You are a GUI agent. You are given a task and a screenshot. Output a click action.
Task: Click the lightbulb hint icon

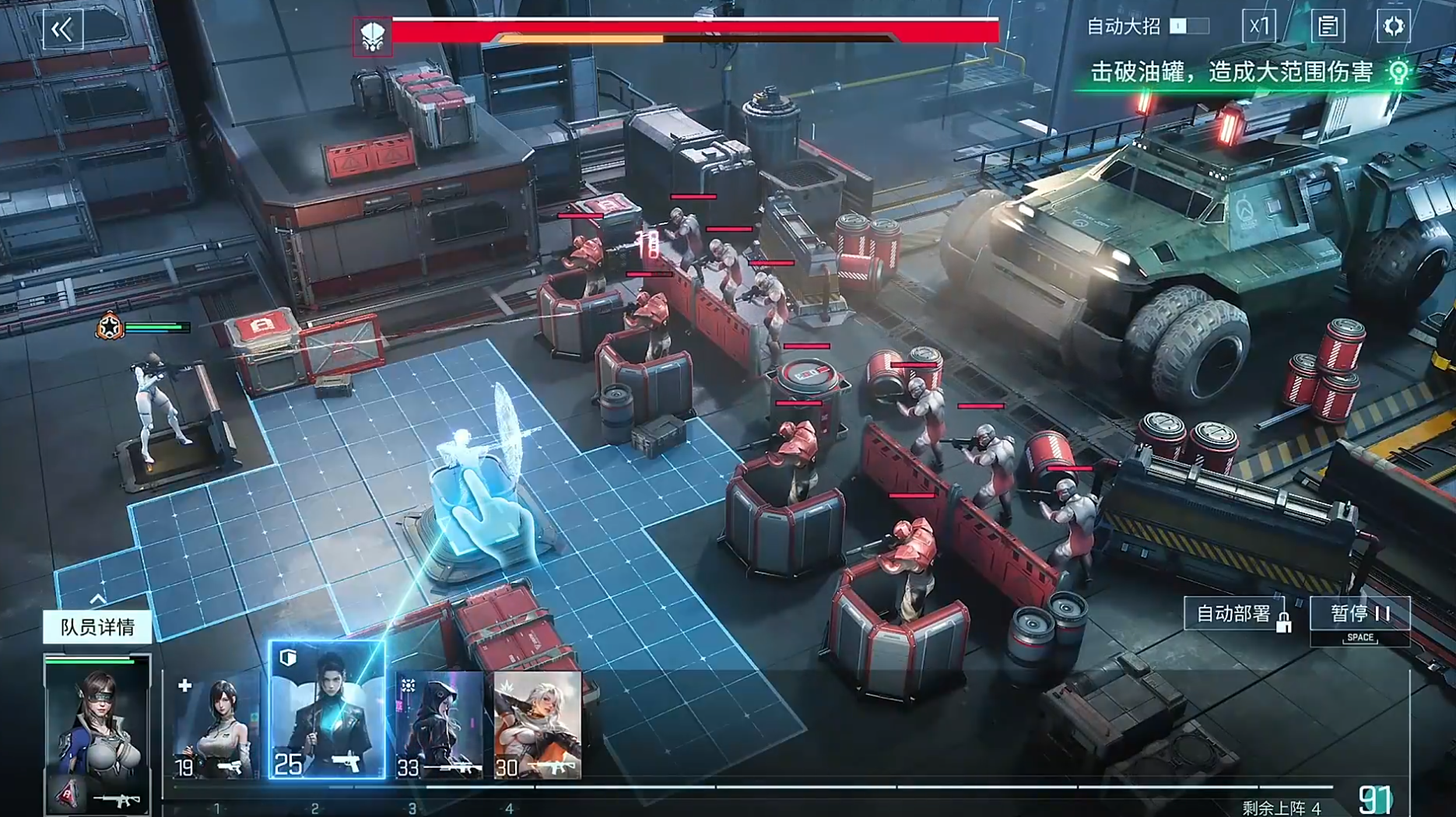tap(1398, 72)
